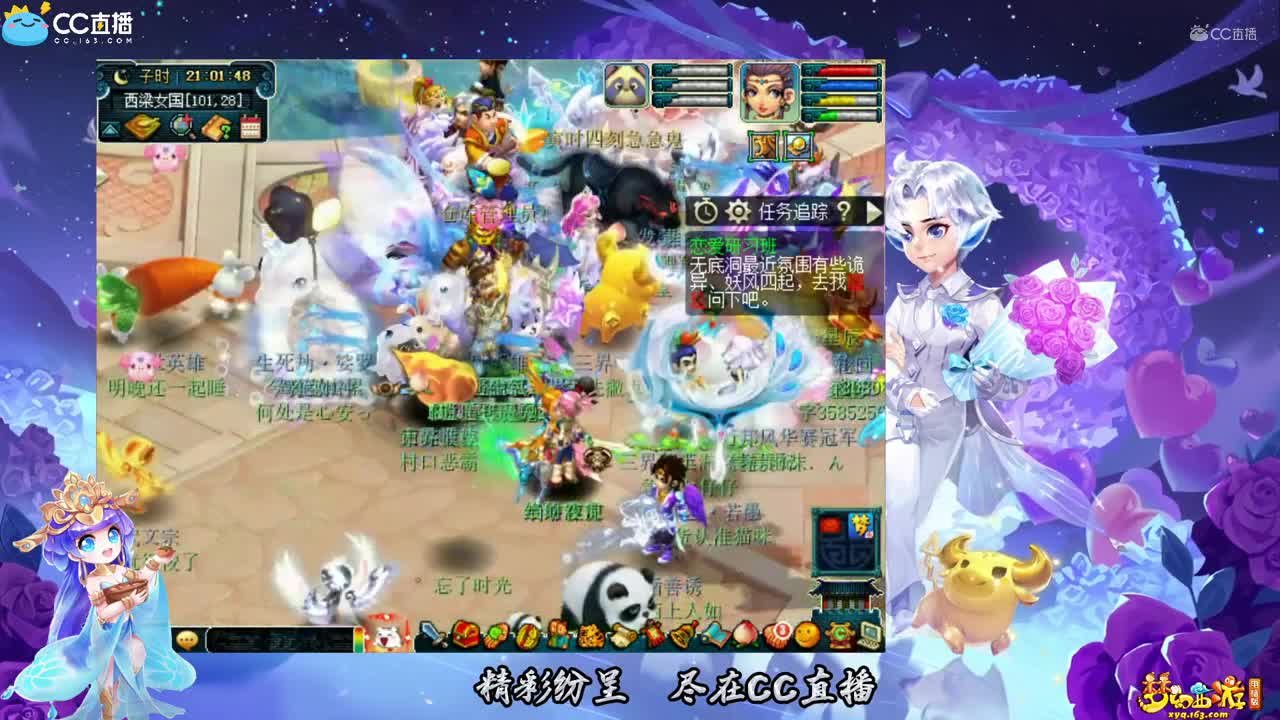The image size is (1280, 720).
Task: Select the sword battle icon on bottom toolbar
Action: coord(432,634)
